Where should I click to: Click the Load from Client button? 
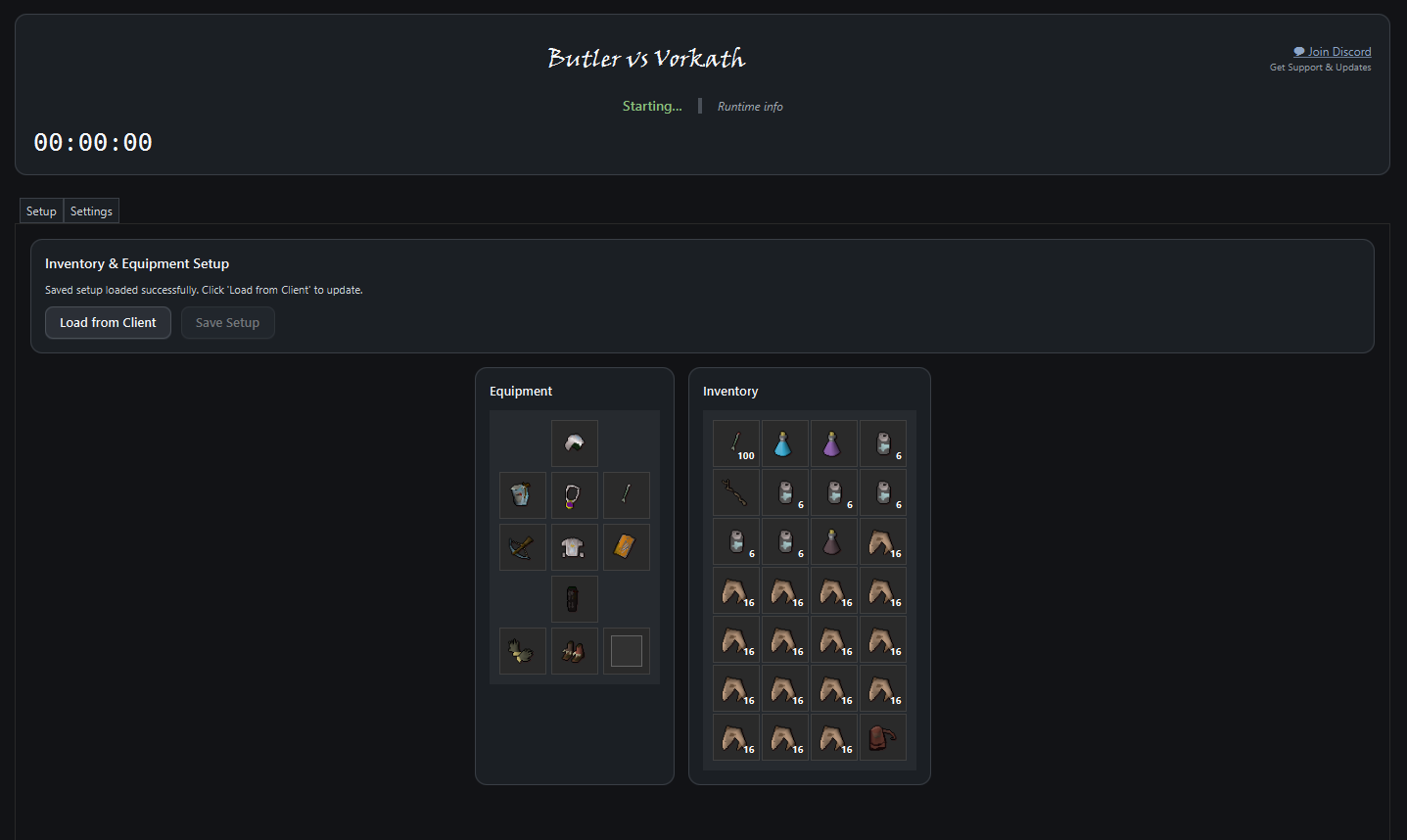click(x=108, y=322)
